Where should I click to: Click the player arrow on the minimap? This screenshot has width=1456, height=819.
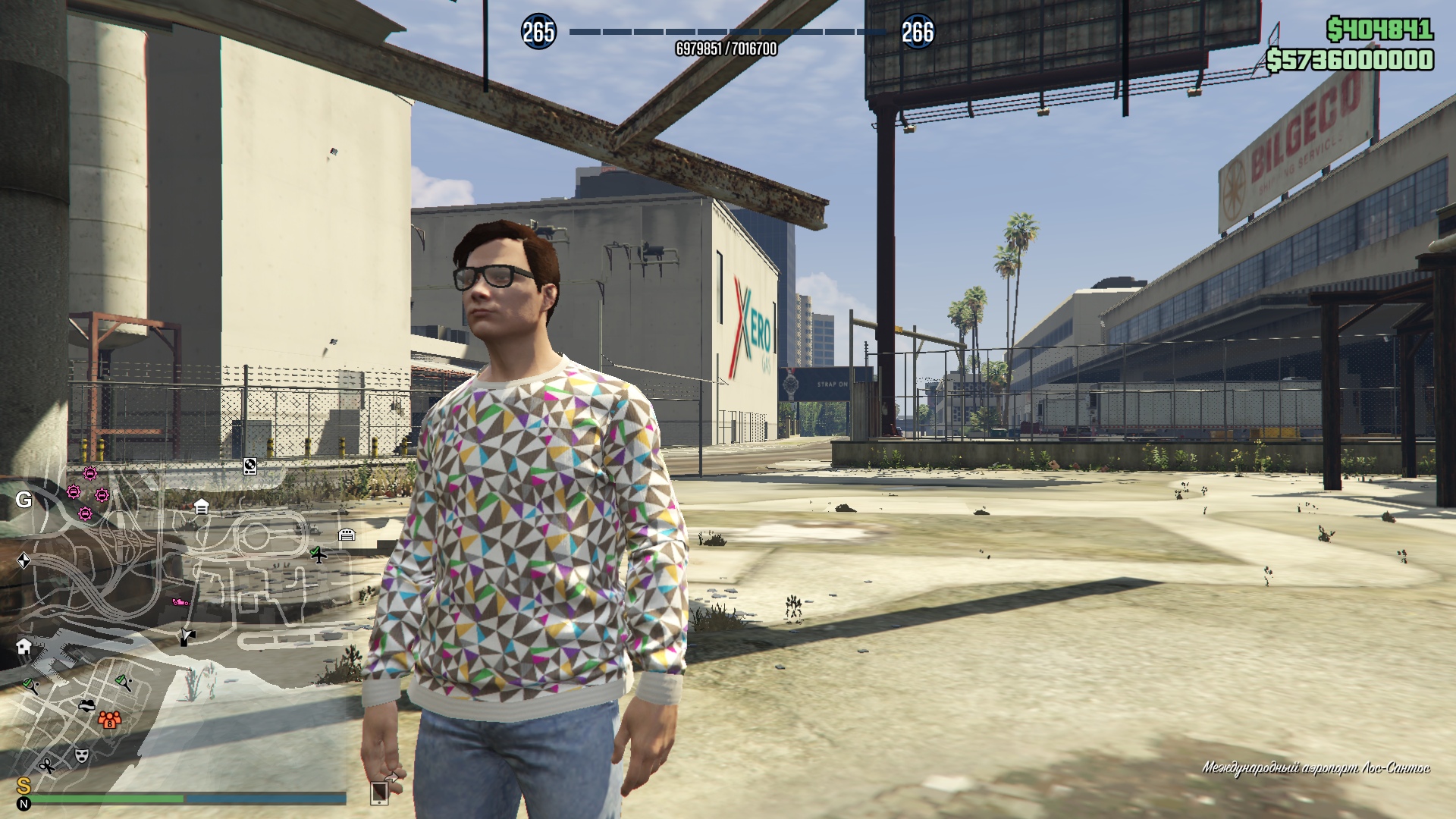[187, 636]
